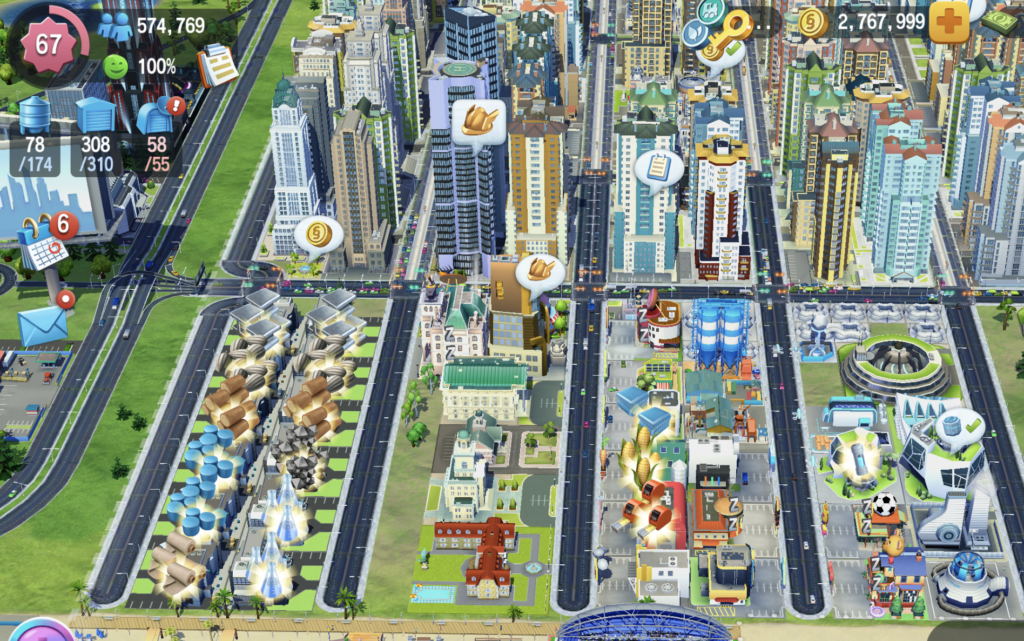Tap the blue clipboard speech bubble

point(659,169)
